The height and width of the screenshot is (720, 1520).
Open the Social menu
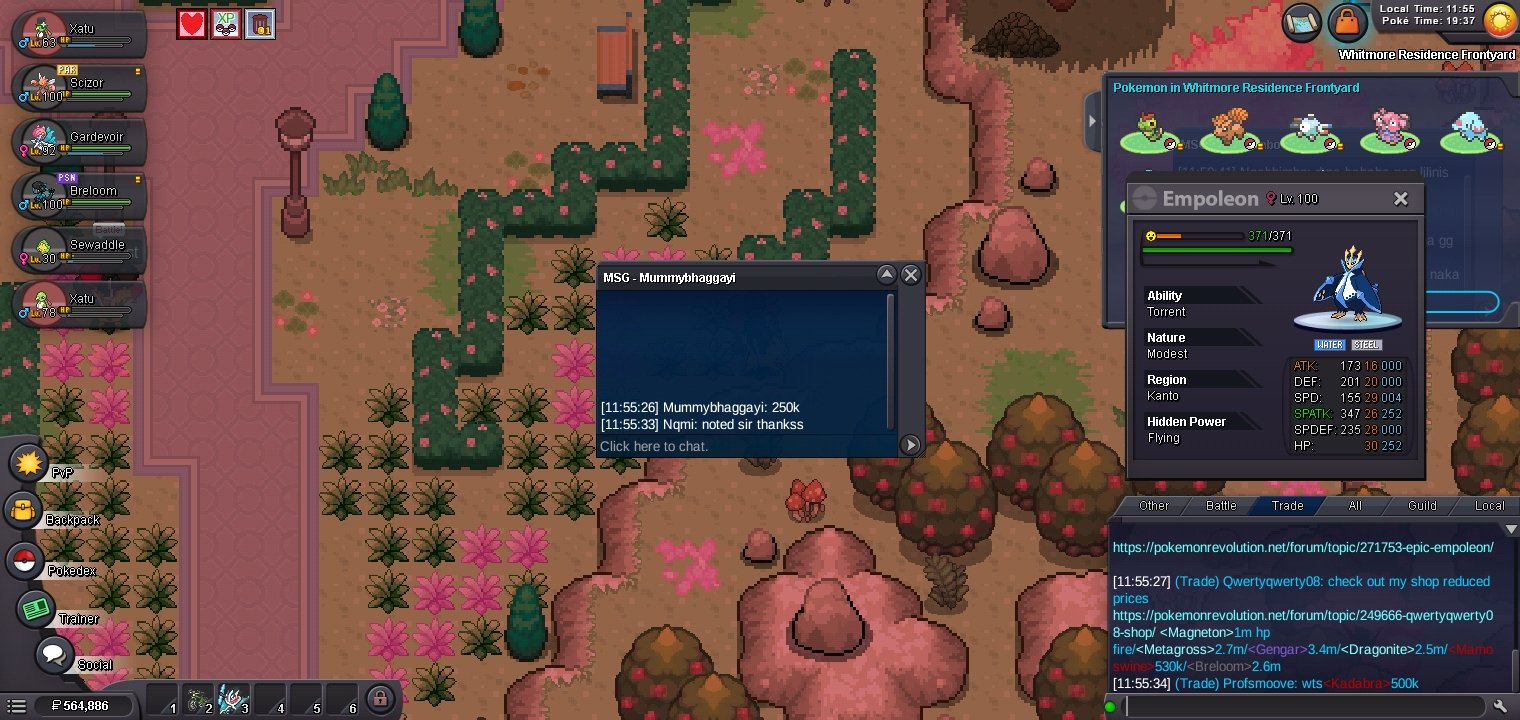point(55,656)
